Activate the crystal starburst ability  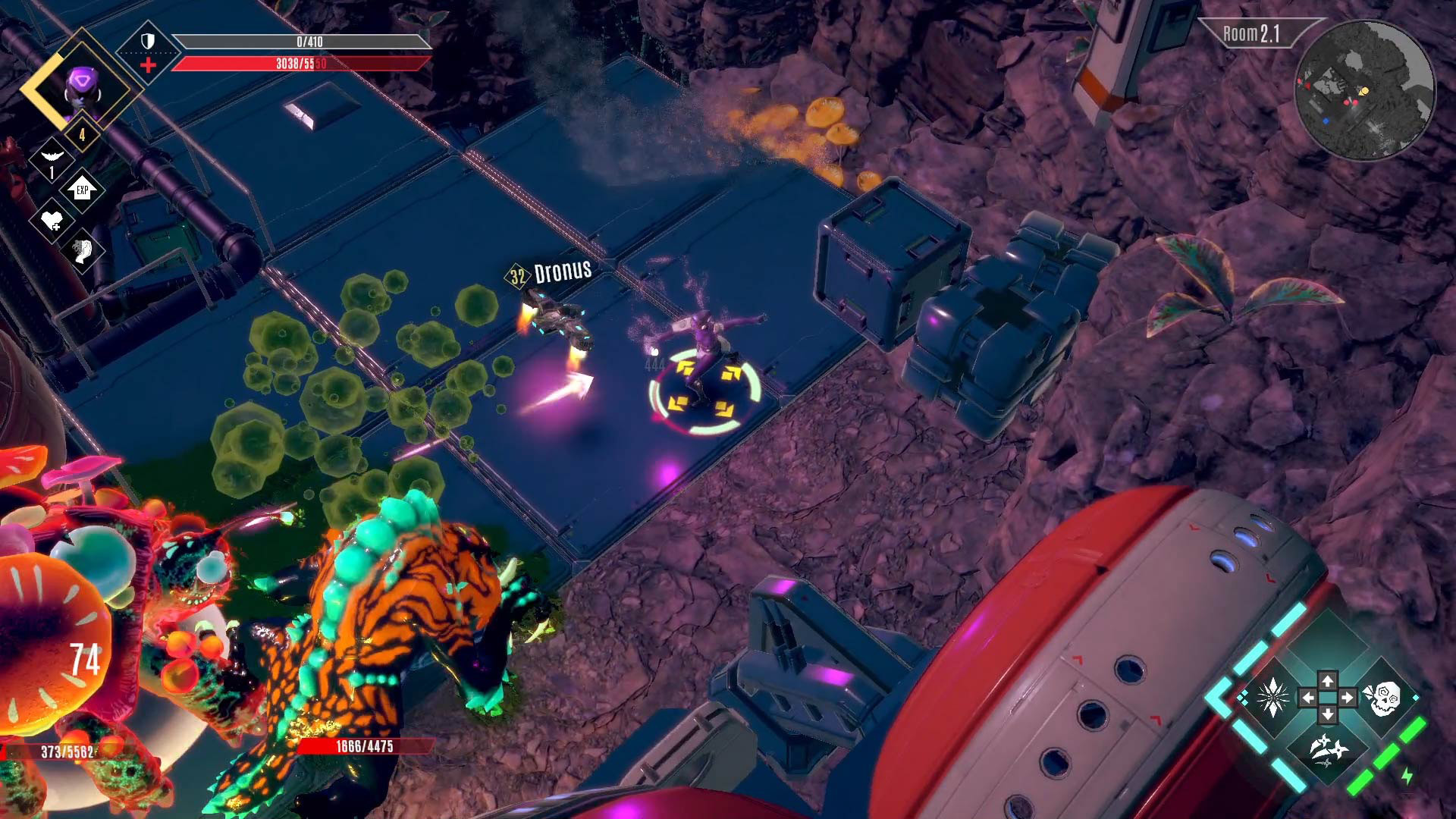coord(1272,697)
